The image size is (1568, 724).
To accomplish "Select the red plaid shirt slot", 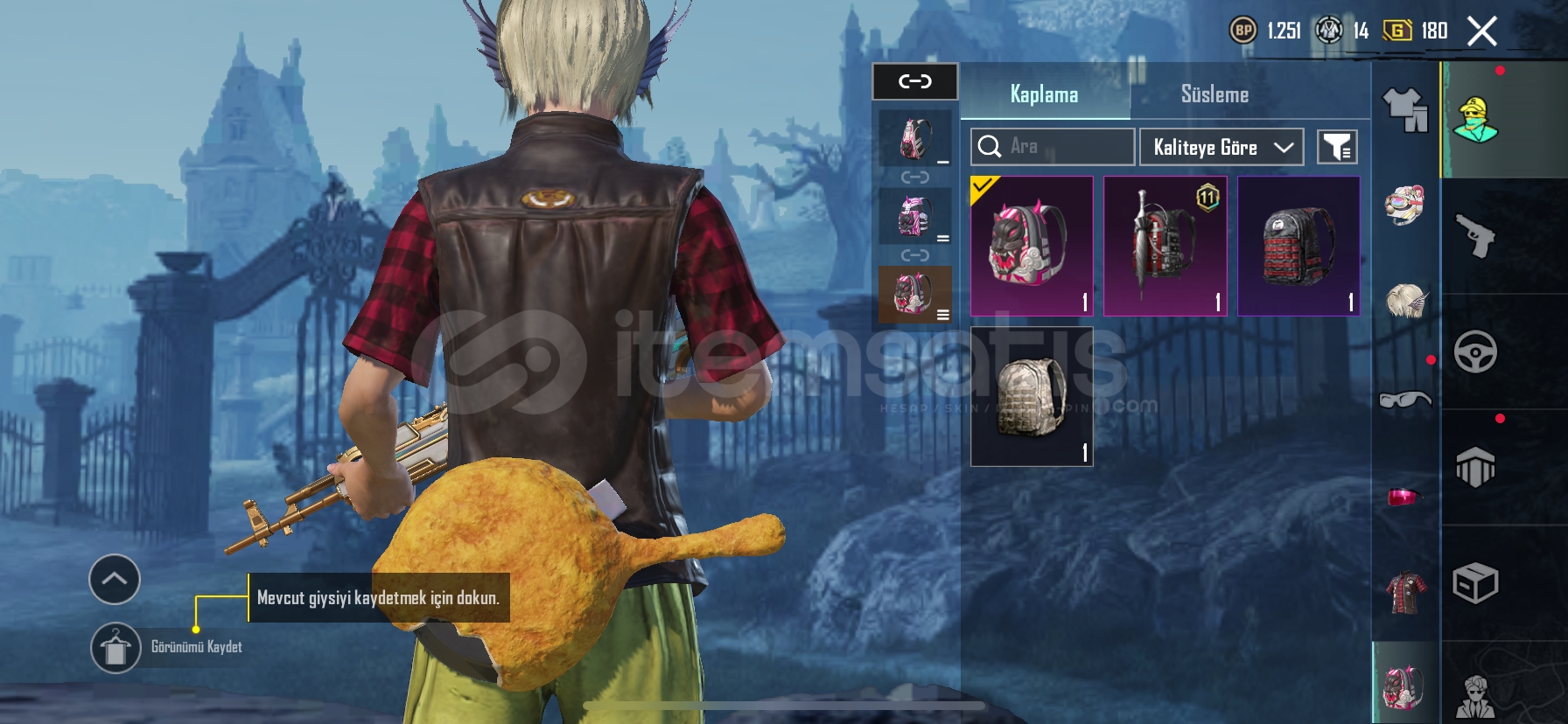I will tap(1405, 592).
